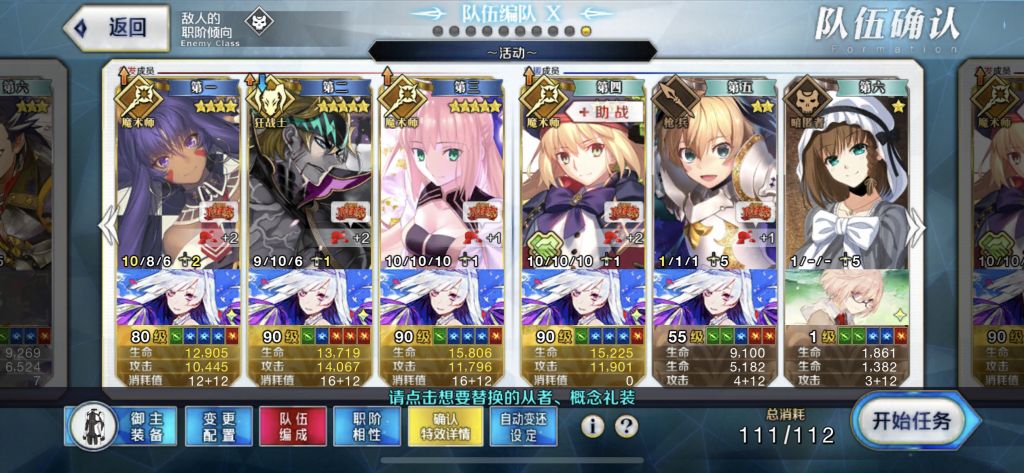View the enemy class tendency icon
Screen dimensions: 1024x473
point(259,22)
